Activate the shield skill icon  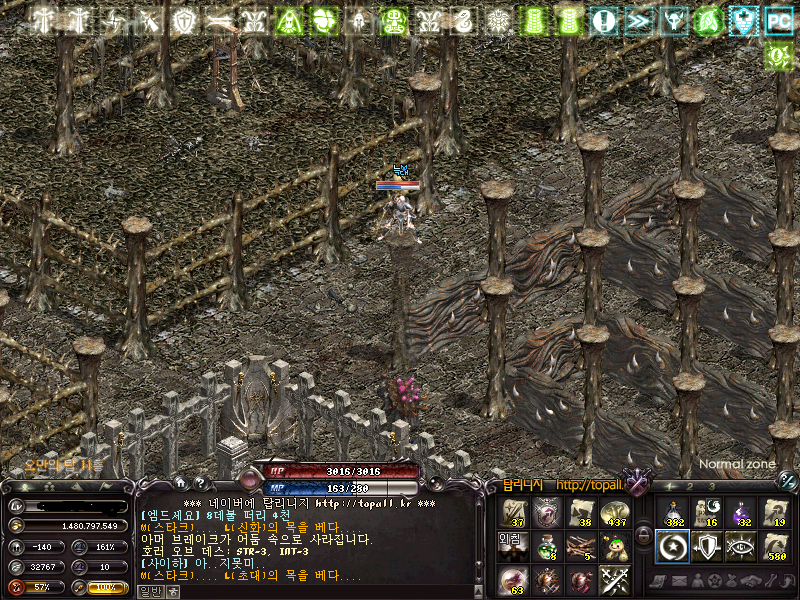coord(706,546)
